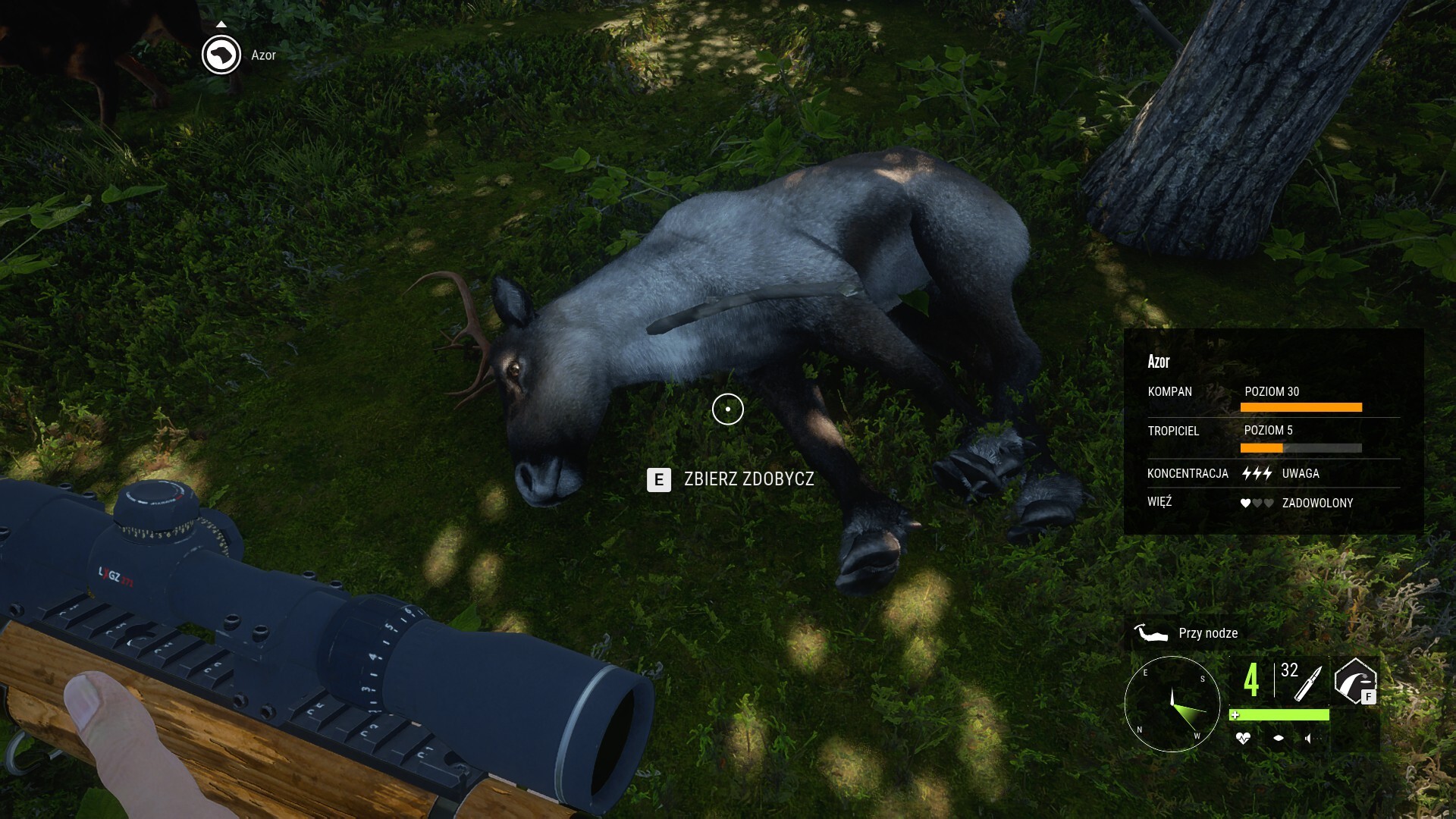The height and width of the screenshot is (819, 1456).
Task: Click the rifle bullet ammo icon
Action: point(1308,683)
